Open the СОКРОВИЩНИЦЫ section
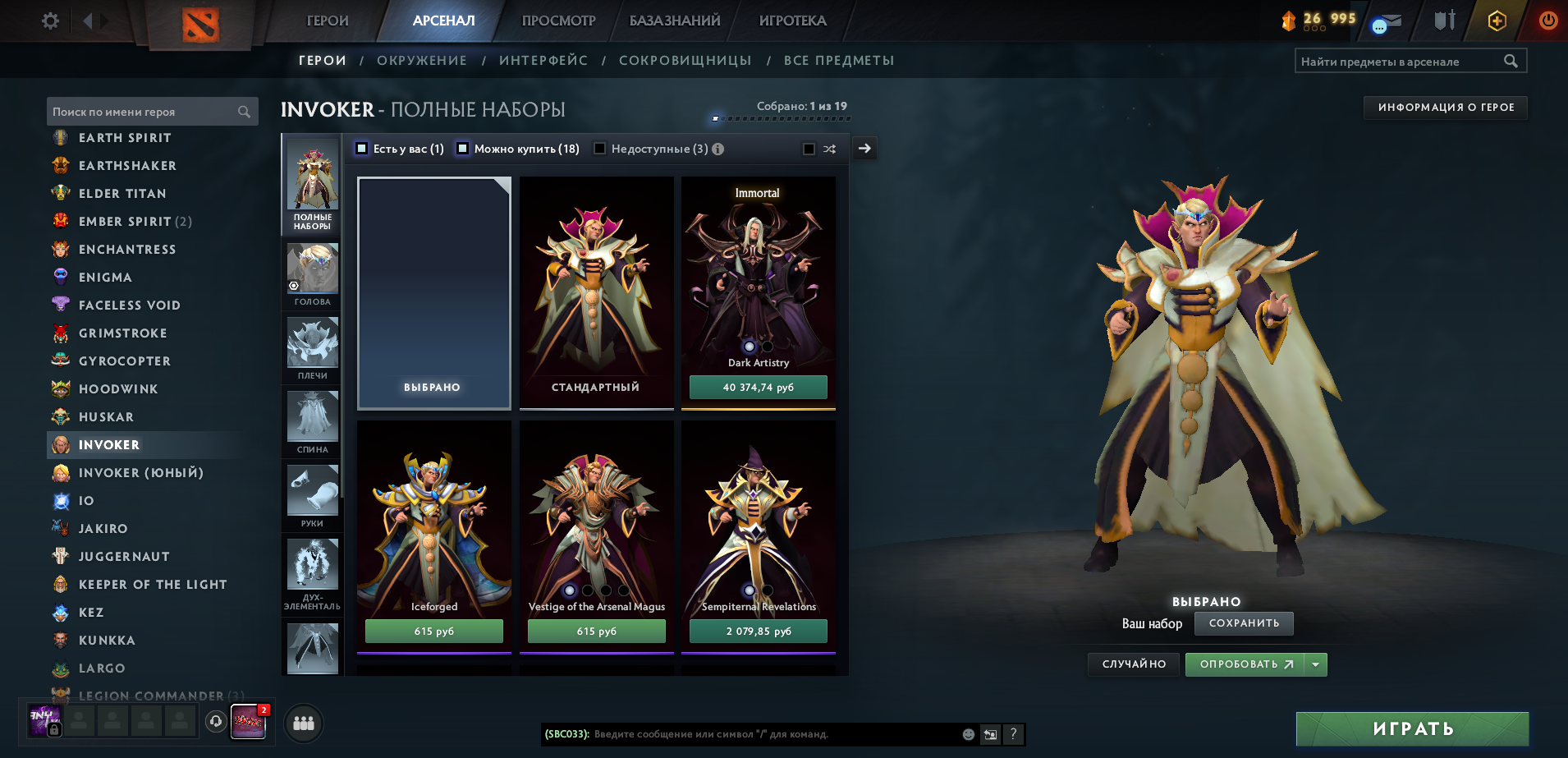The height and width of the screenshot is (758, 1568). coord(686,60)
